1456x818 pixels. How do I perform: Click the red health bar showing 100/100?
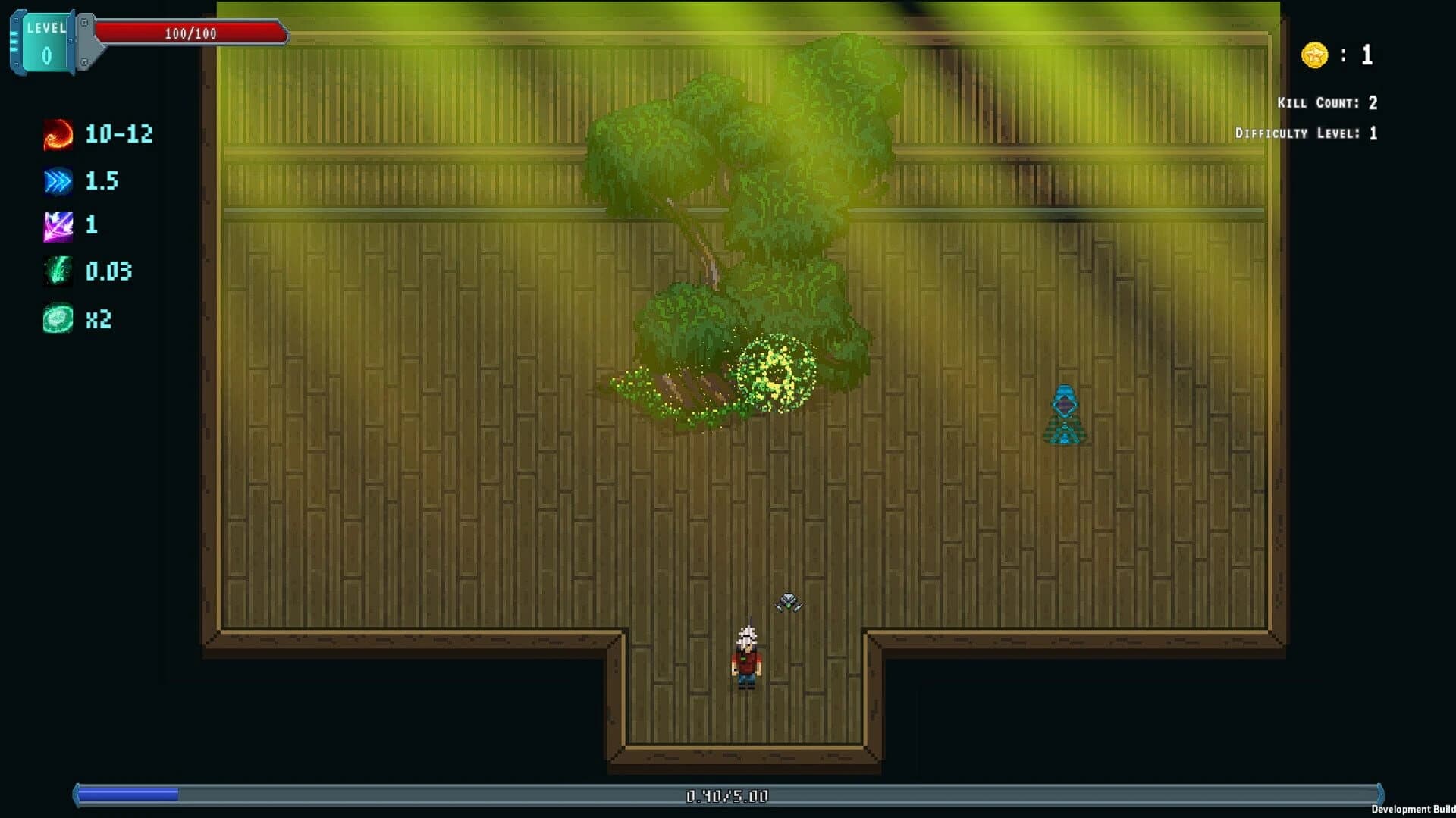(190, 33)
